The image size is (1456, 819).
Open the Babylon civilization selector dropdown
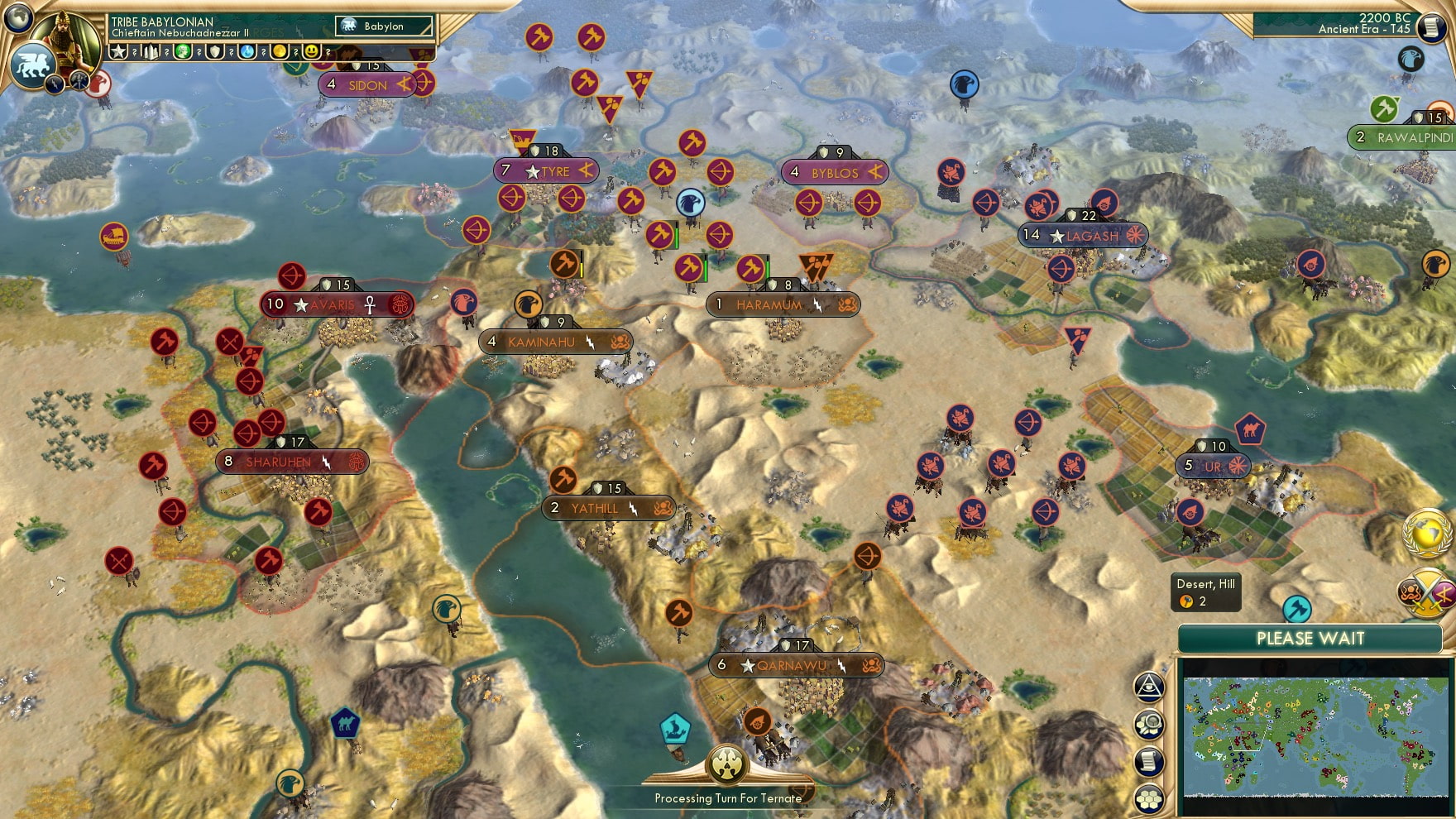[385, 26]
